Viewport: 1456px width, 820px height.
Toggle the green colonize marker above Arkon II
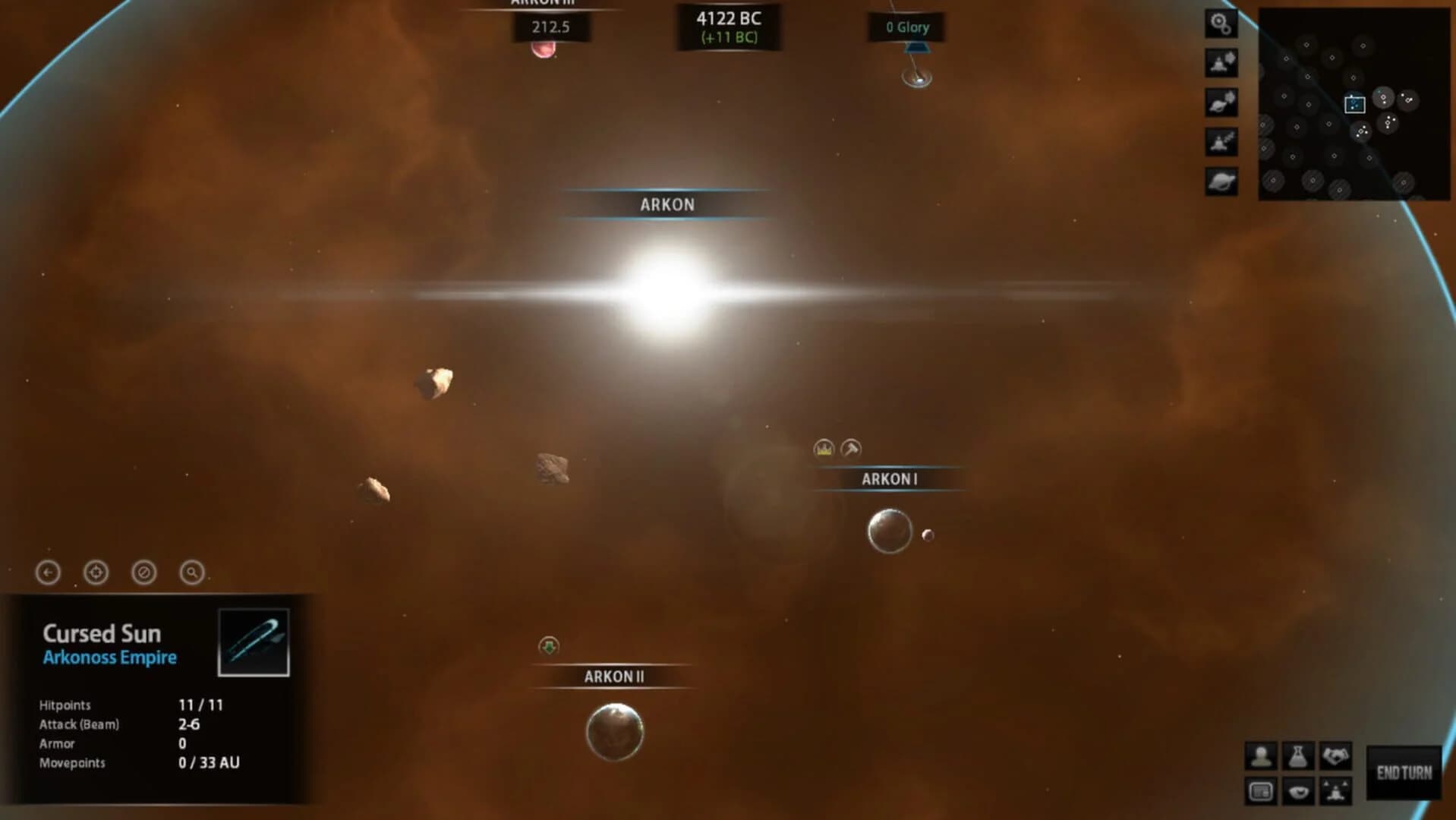(548, 647)
